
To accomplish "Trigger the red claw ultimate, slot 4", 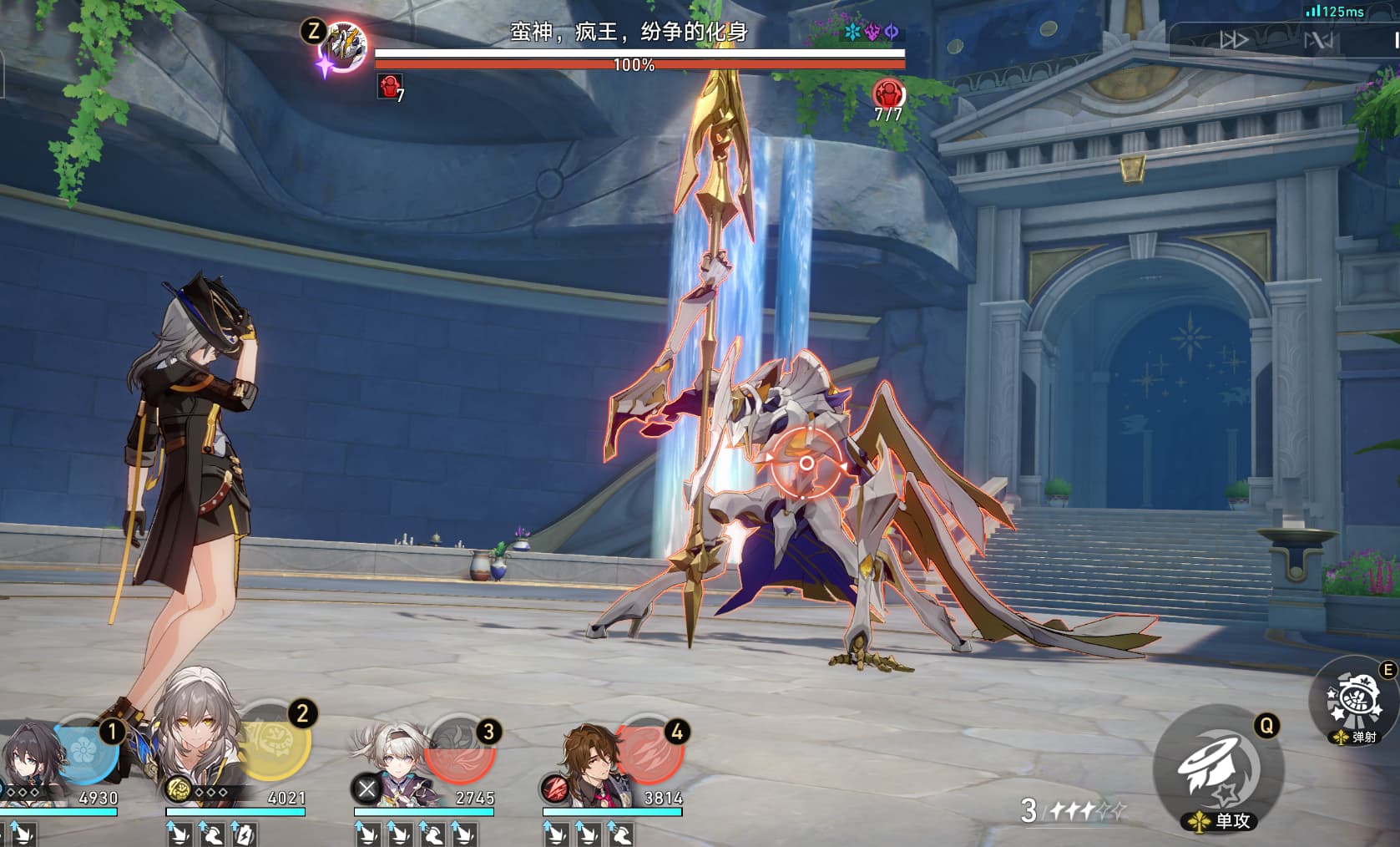I will 649,749.
